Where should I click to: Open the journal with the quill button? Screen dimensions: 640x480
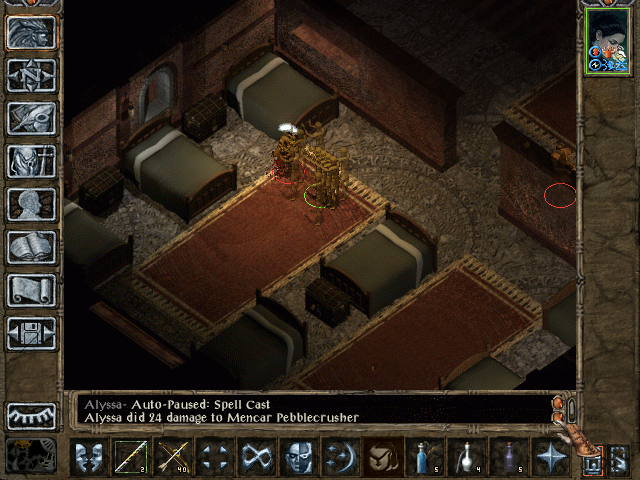(x=31, y=118)
